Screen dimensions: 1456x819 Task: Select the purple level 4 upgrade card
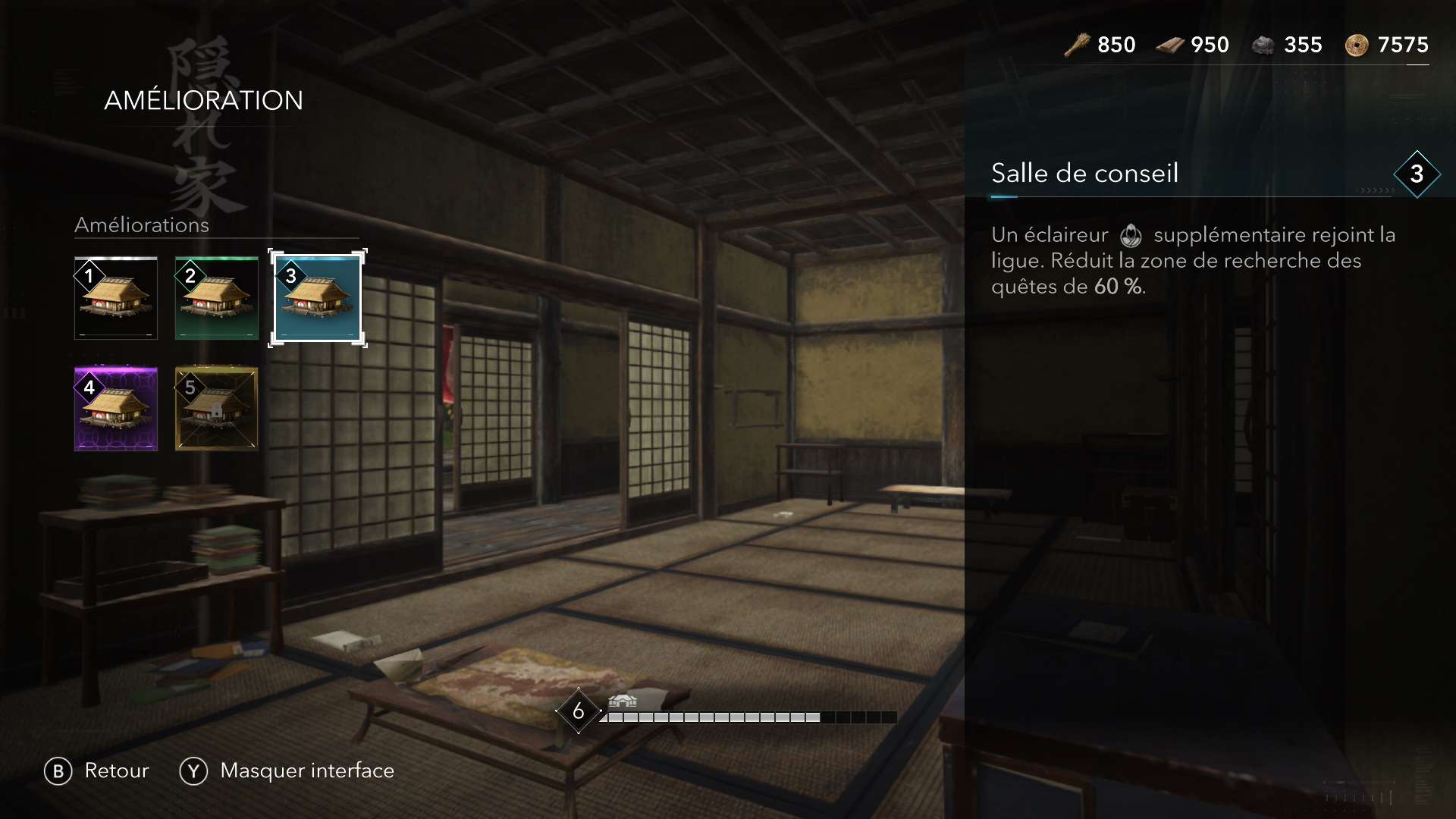pyautogui.click(x=115, y=409)
